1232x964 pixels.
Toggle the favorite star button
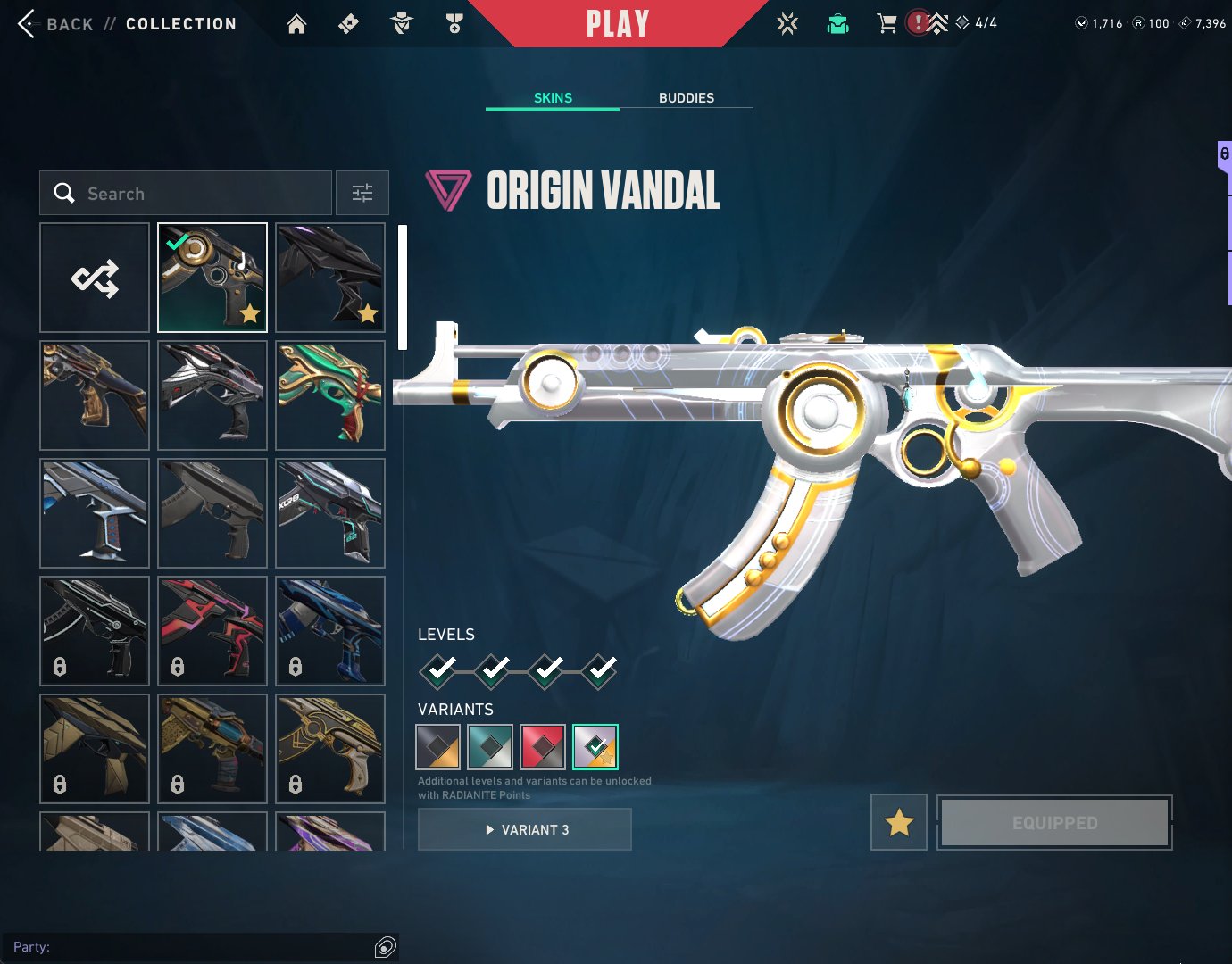coord(899,822)
